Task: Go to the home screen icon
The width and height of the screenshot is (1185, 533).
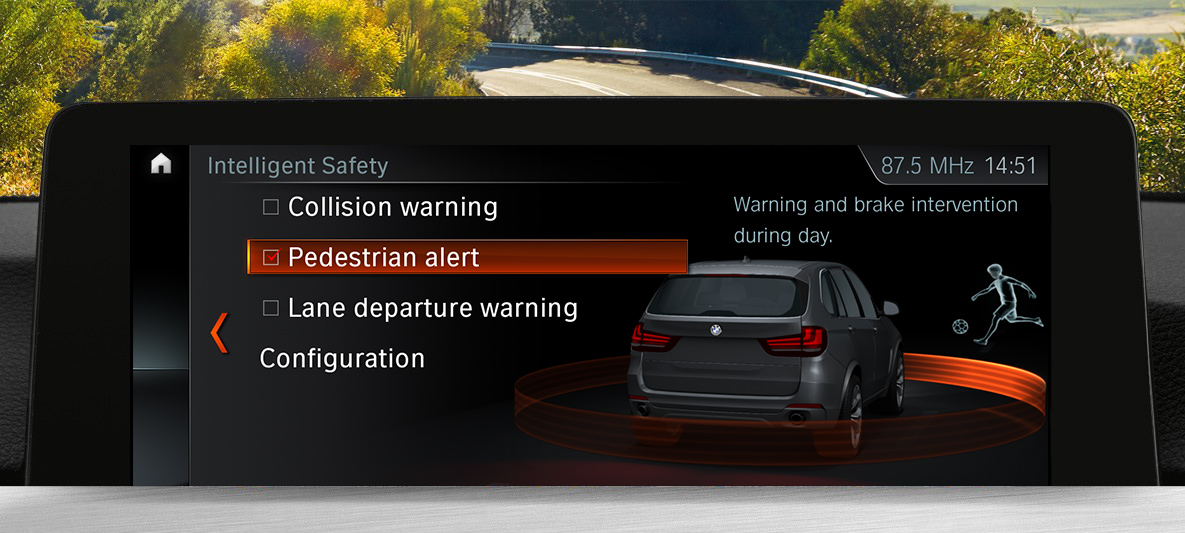Action: click(161, 165)
